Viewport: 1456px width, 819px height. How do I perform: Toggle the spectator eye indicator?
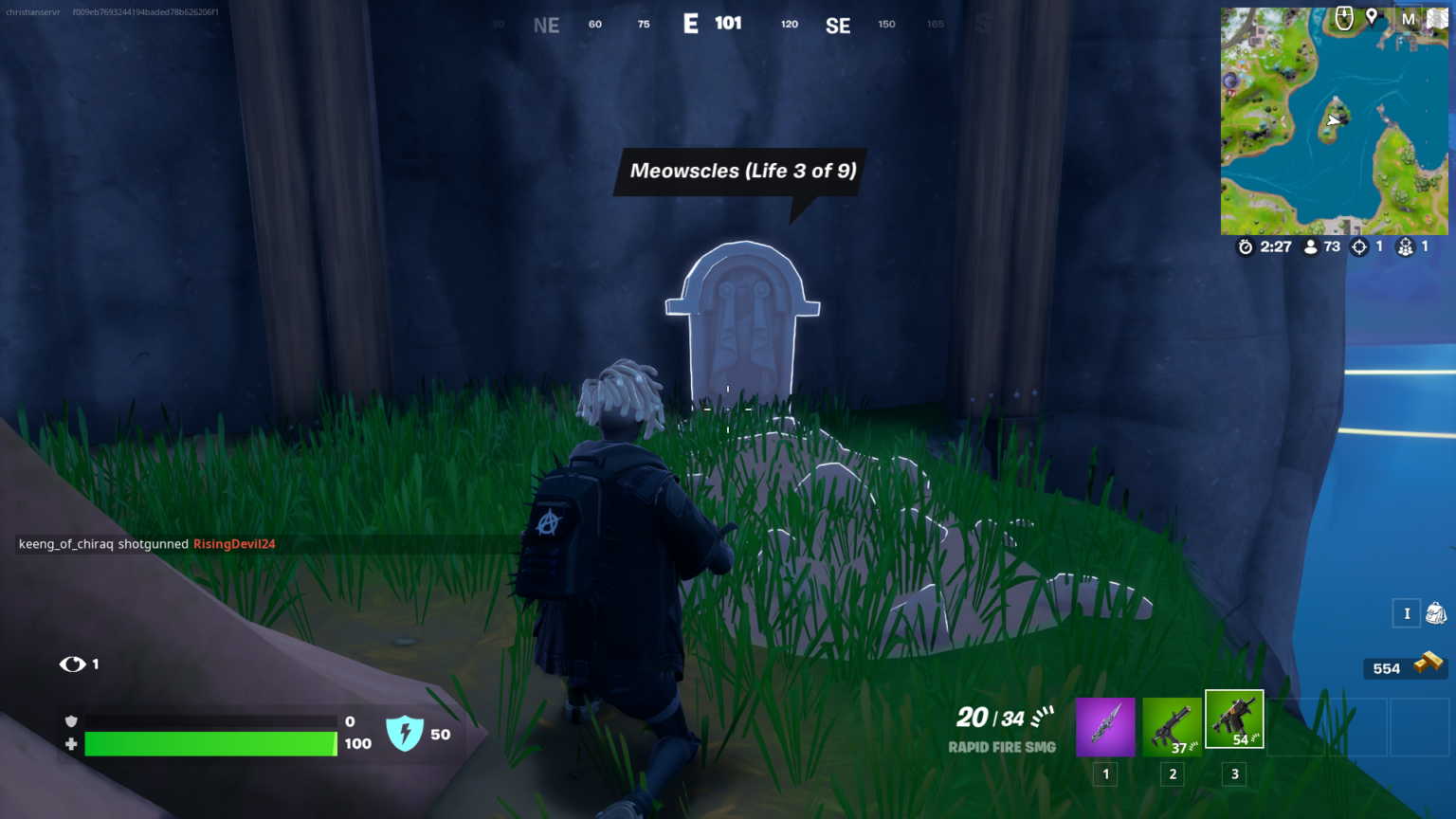pyautogui.click(x=74, y=664)
